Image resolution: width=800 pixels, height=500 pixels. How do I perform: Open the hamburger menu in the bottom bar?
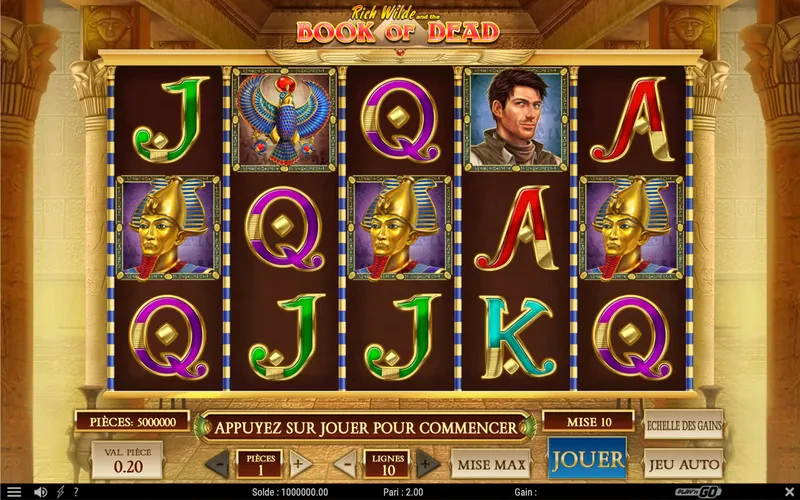point(13,492)
